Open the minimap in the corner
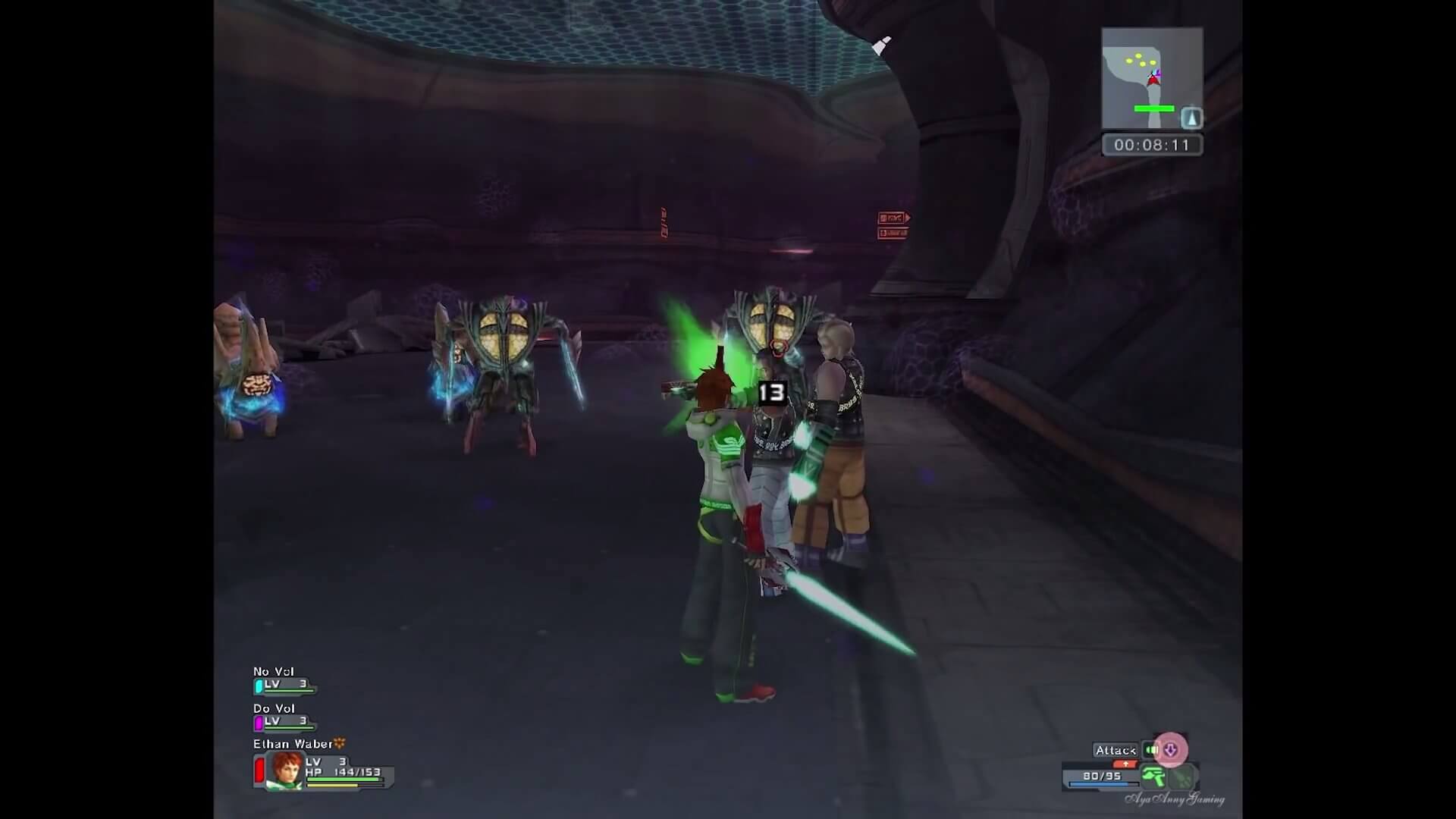Image resolution: width=1456 pixels, height=819 pixels. (1151, 78)
